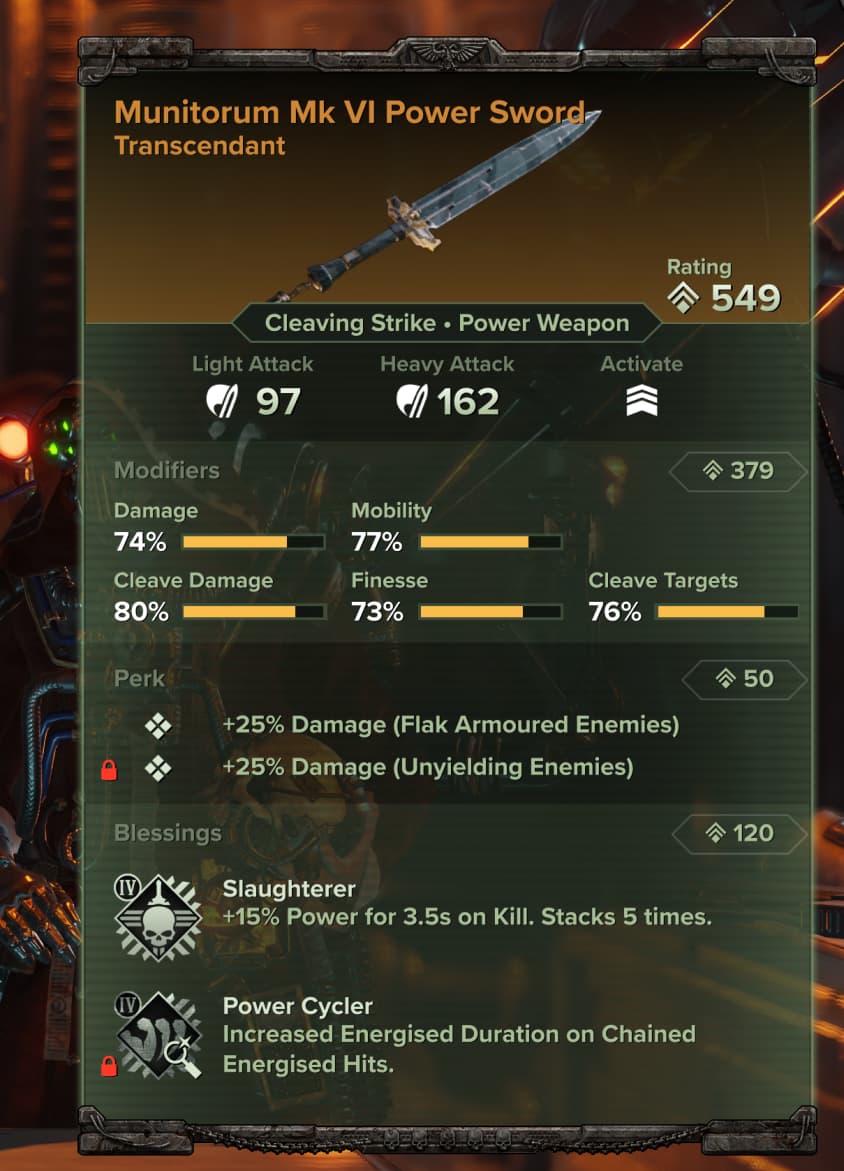
Task: Select the Power Cycler blessing icon
Action: pos(159,1034)
